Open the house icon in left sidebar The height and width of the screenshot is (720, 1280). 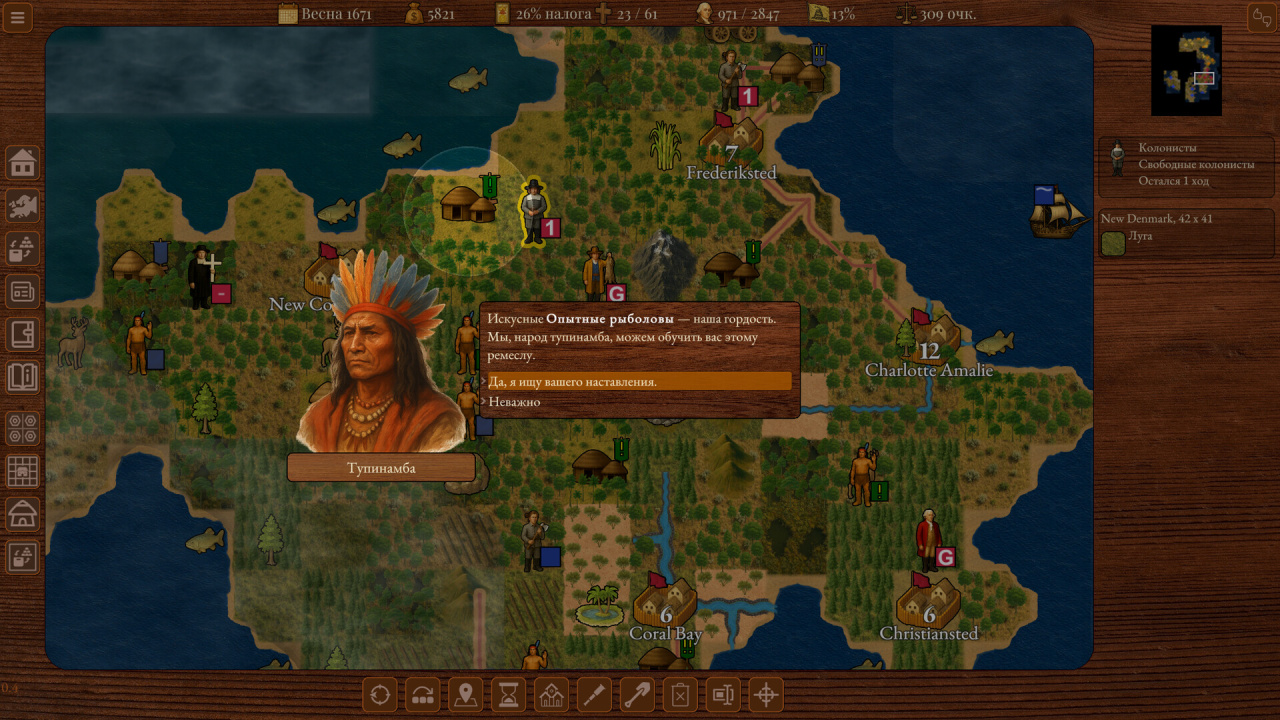click(23, 162)
